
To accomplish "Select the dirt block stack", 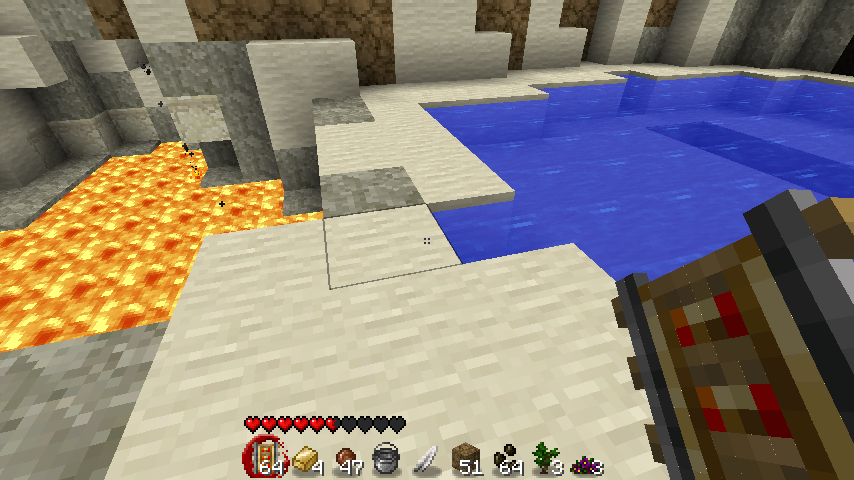I will (465, 459).
